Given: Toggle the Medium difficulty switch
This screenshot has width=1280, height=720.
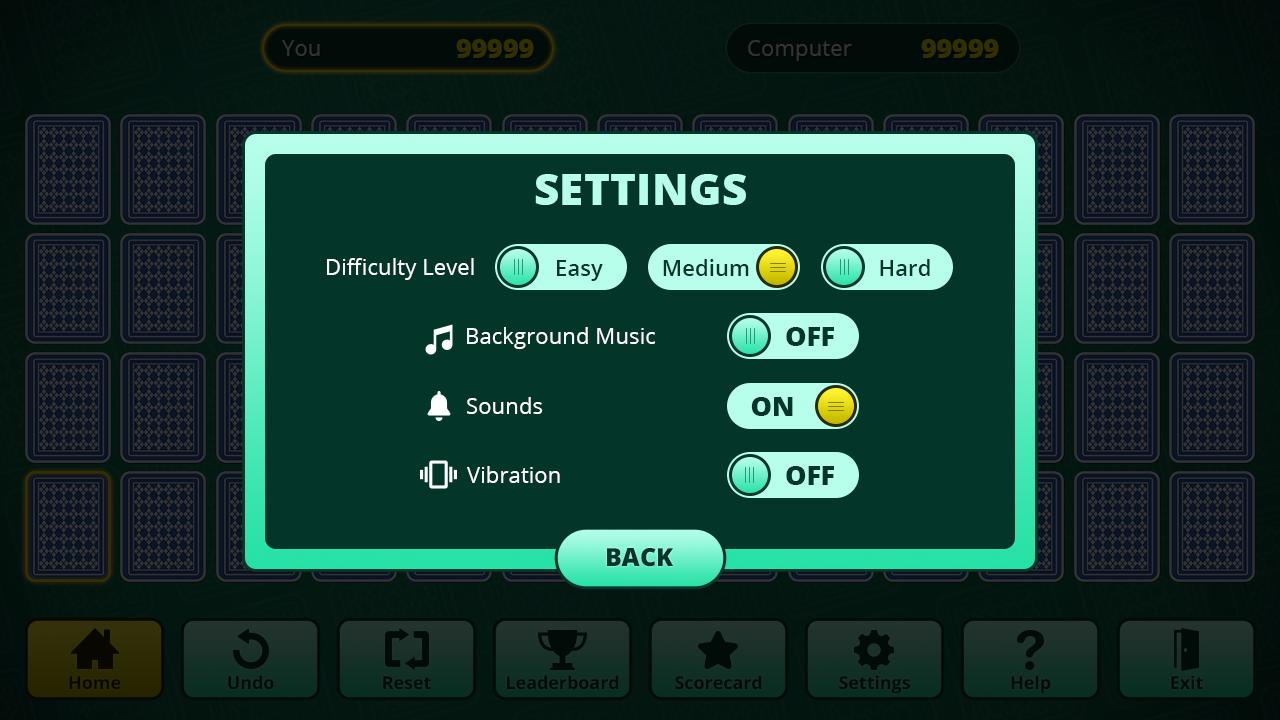Looking at the screenshot, I should point(723,268).
